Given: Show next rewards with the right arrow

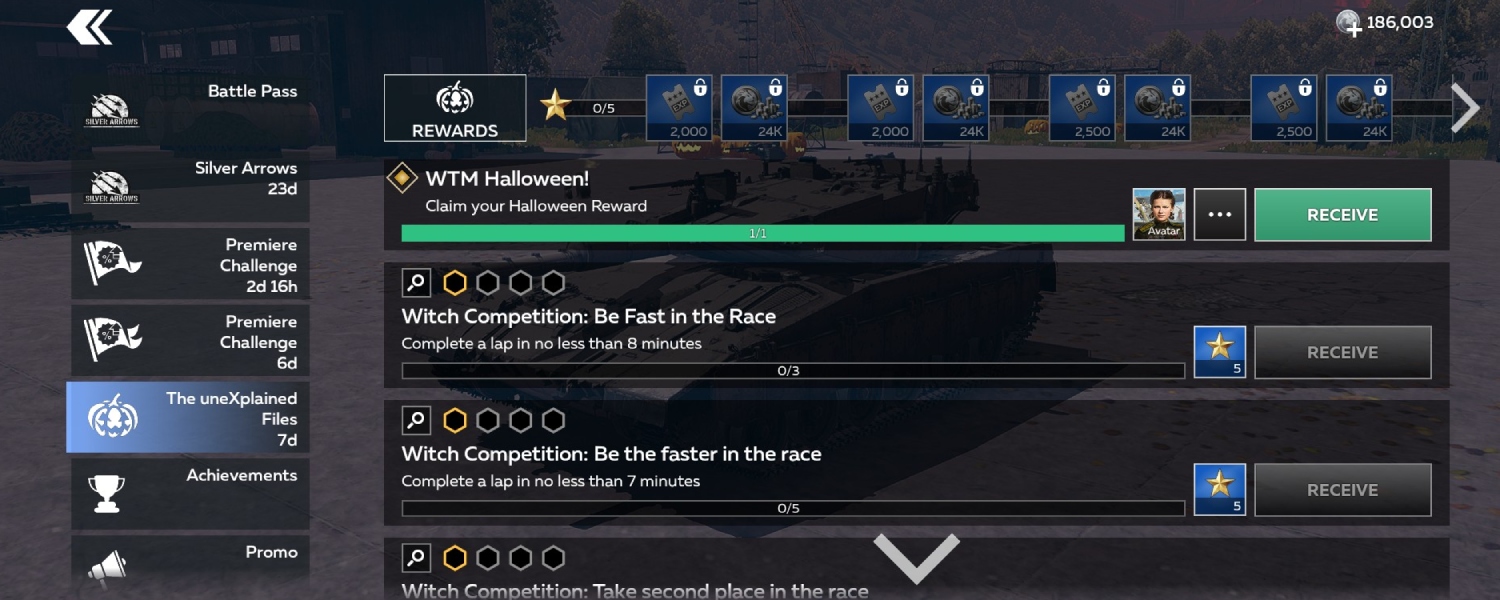Looking at the screenshot, I should (x=1464, y=107).
